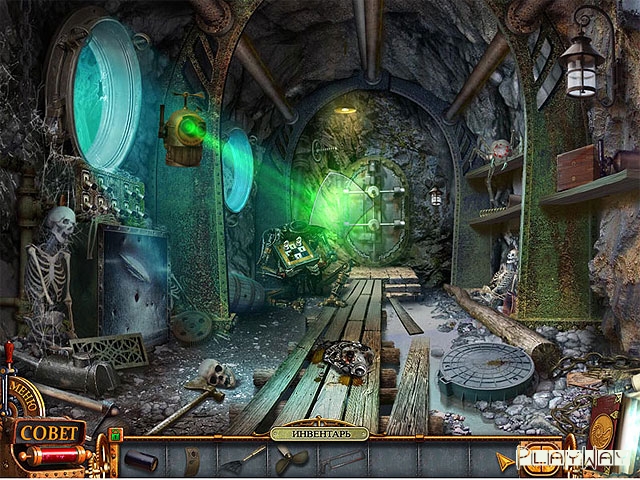The image size is (640, 480).
Task: Choose the propeller inventory item
Action: (x=292, y=461)
